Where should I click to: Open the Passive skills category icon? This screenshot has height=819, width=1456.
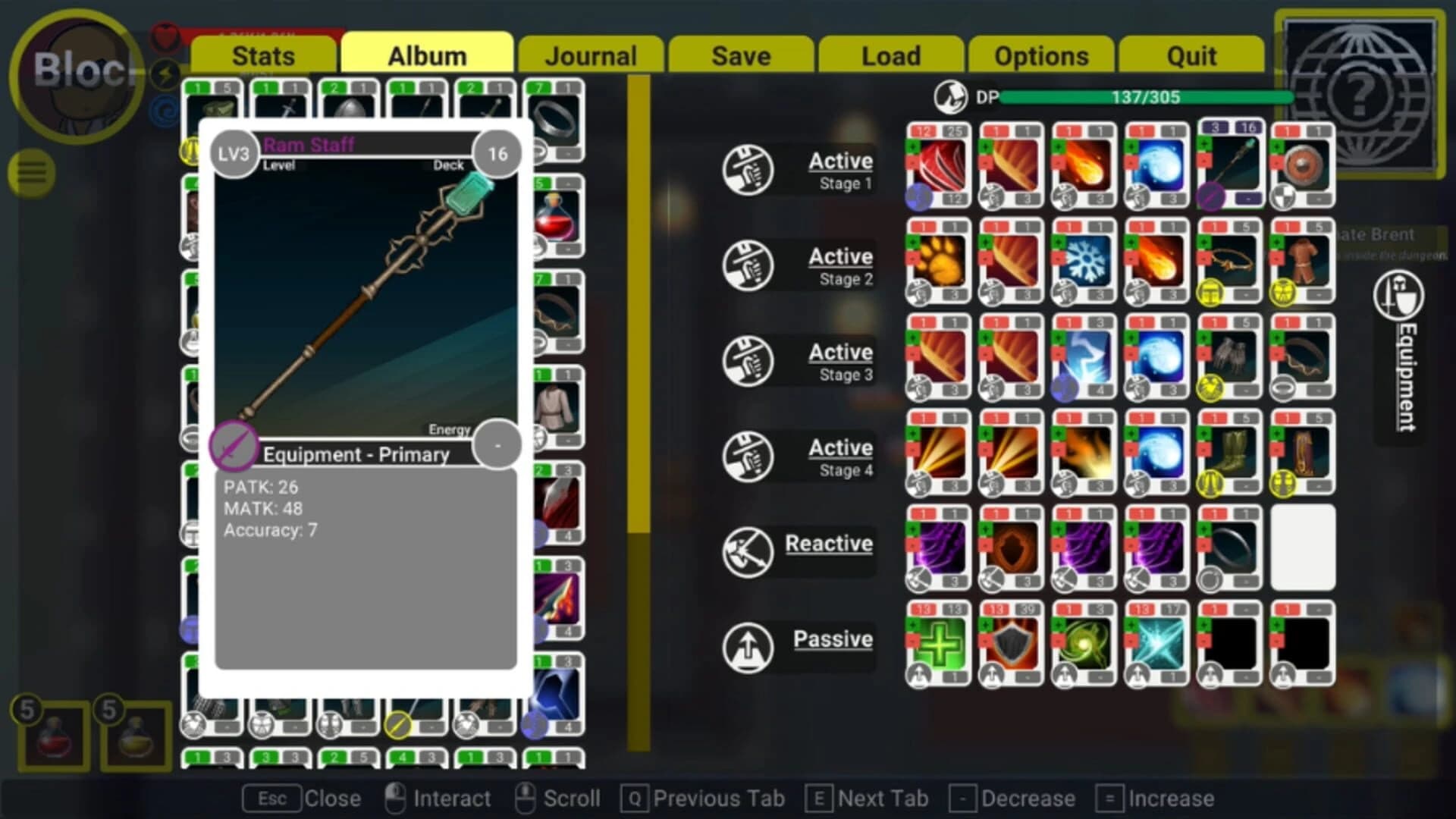tap(749, 646)
